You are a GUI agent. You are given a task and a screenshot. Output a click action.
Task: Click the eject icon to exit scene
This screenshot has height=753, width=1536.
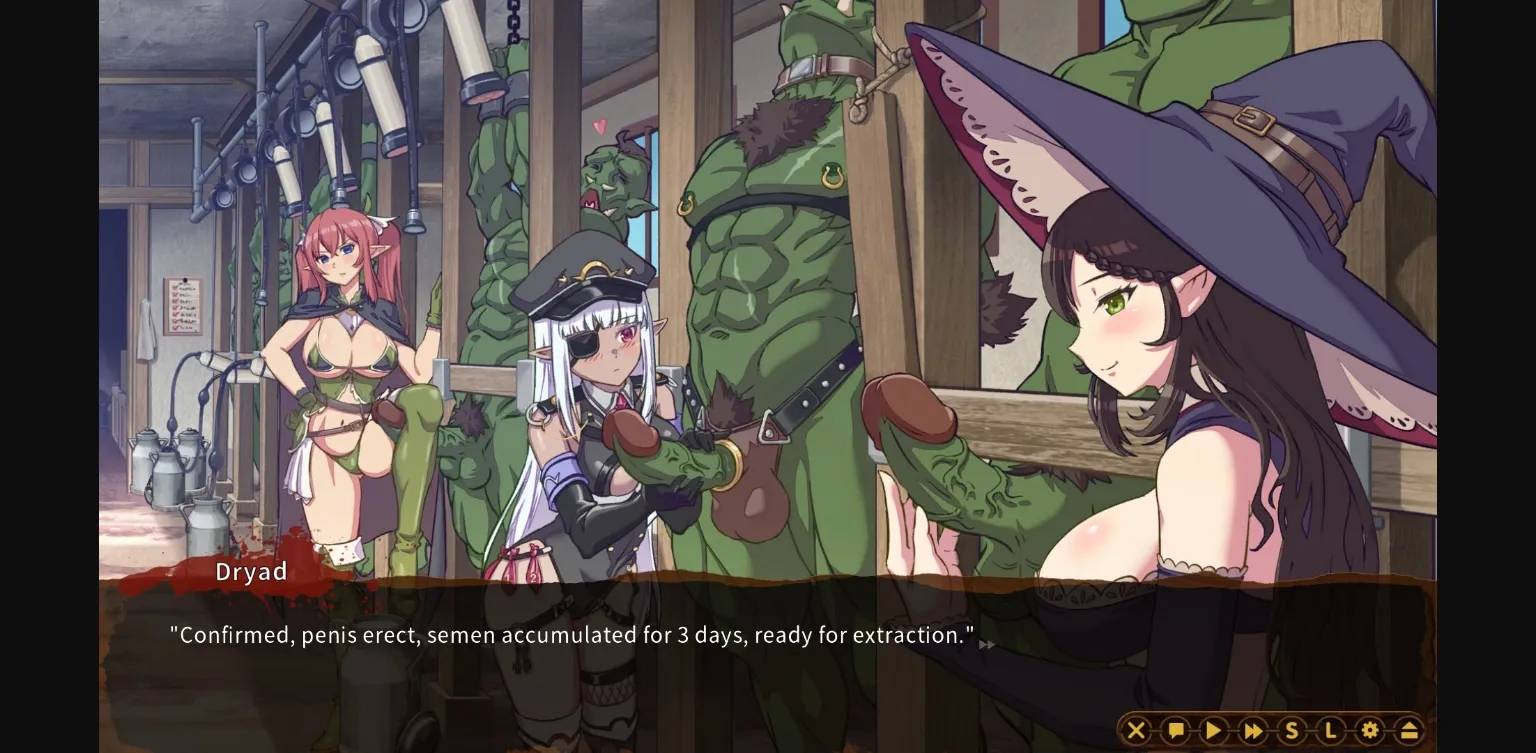click(x=1410, y=730)
